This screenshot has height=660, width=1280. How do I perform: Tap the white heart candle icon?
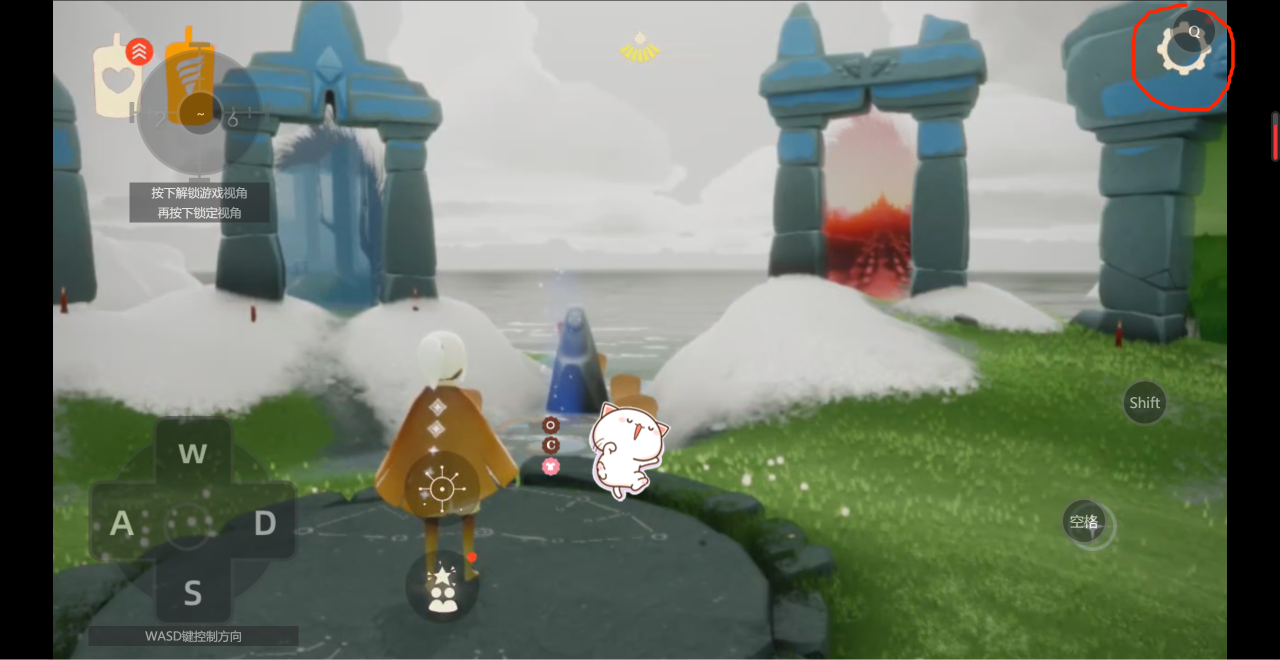(x=117, y=80)
